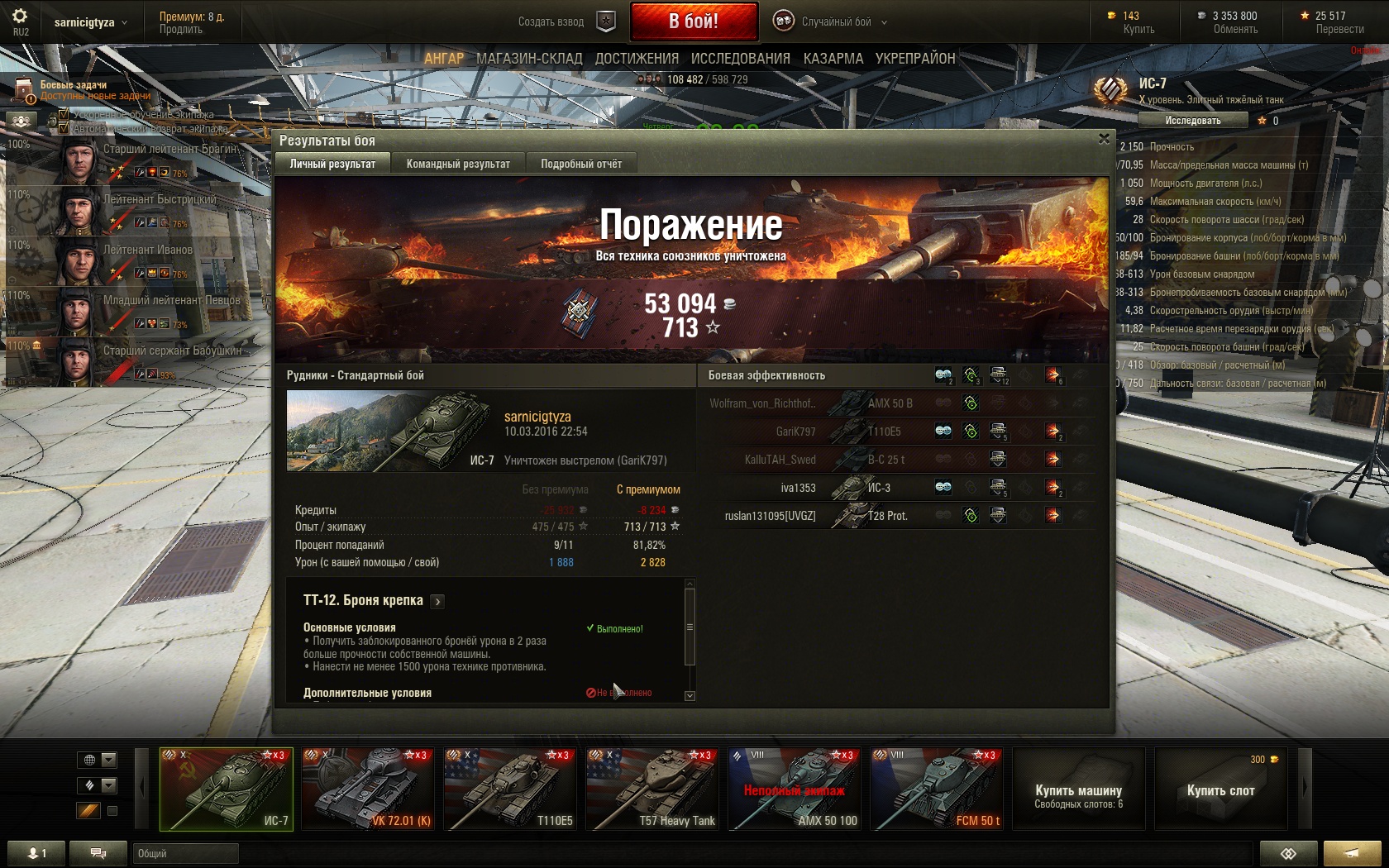1389x868 pixels.
Task: Open the Достижения section
Action: click(637, 59)
